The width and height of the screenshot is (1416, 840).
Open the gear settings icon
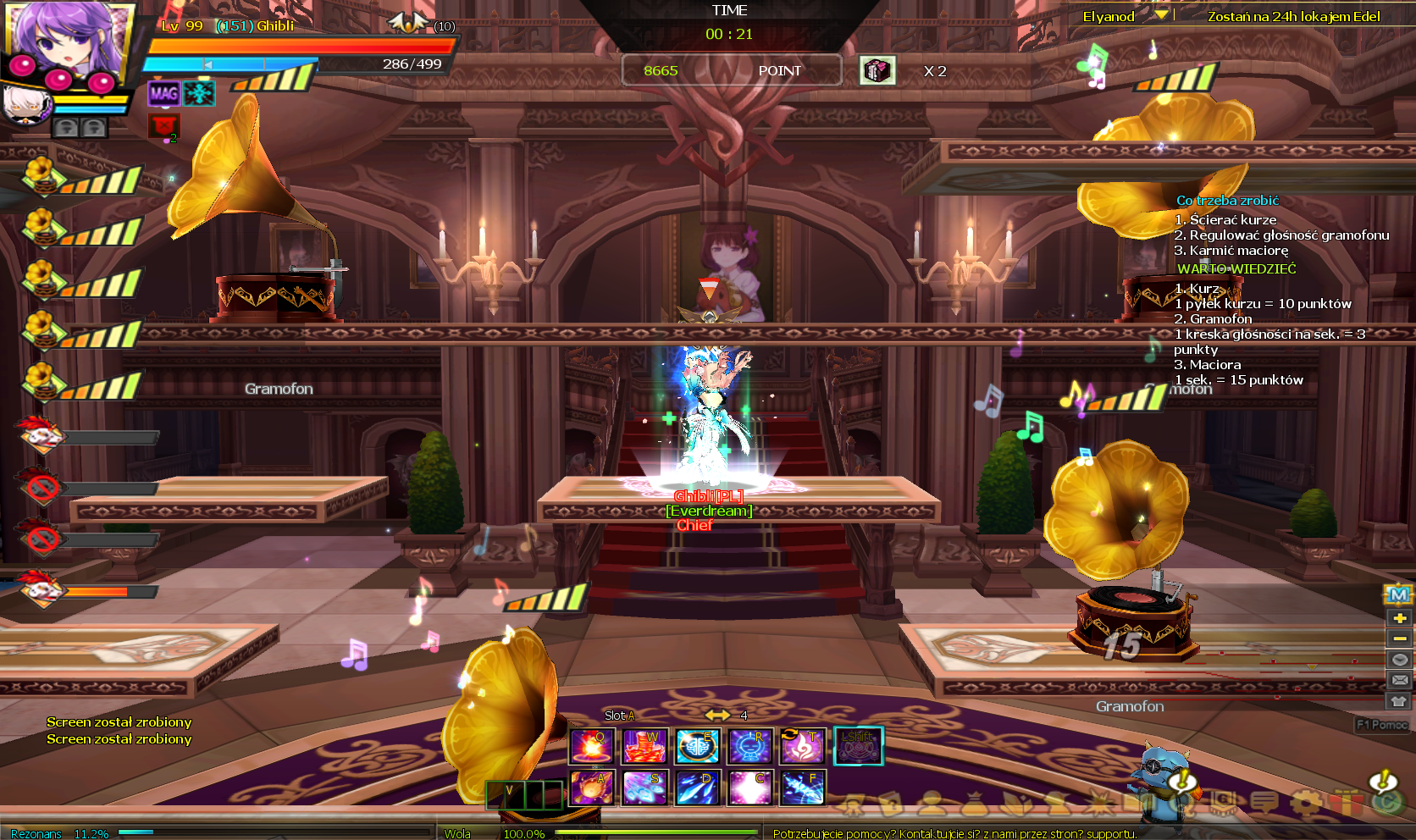point(1306,801)
